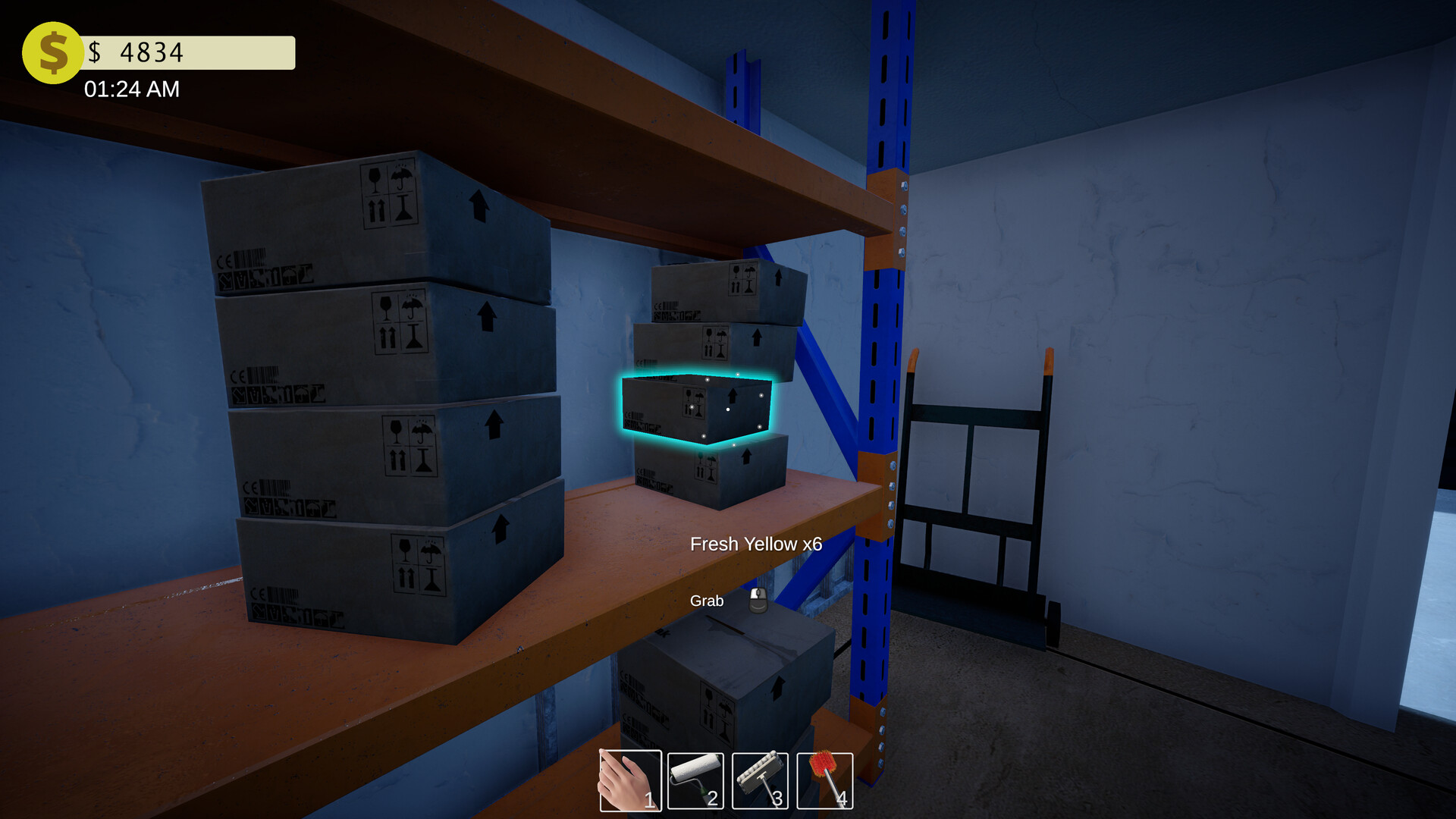This screenshot has height=819, width=1456.
Task: Click the arrow symbol on the highlighted box
Action: 733,396
